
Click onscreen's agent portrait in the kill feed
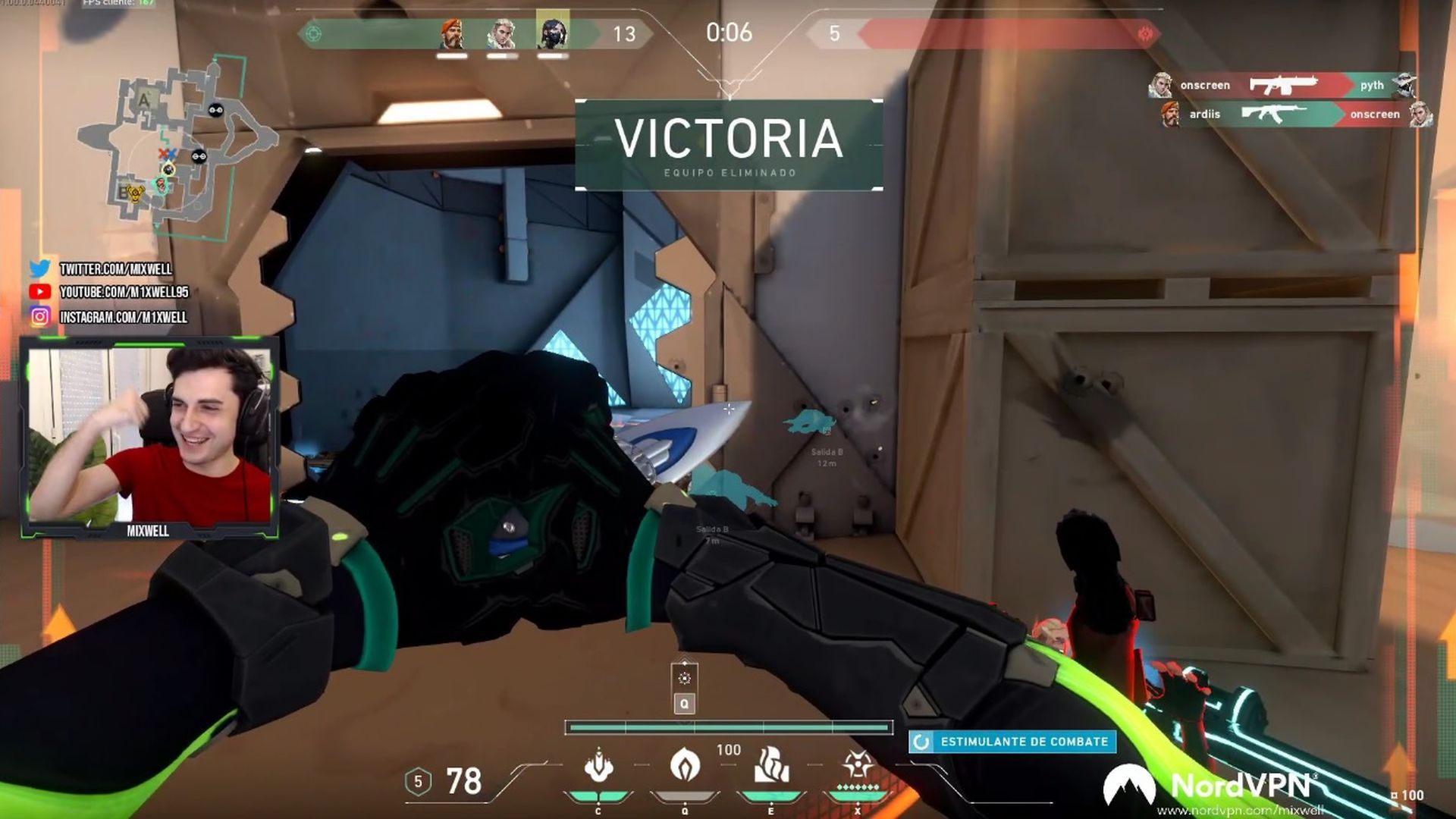click(1160, 85)
